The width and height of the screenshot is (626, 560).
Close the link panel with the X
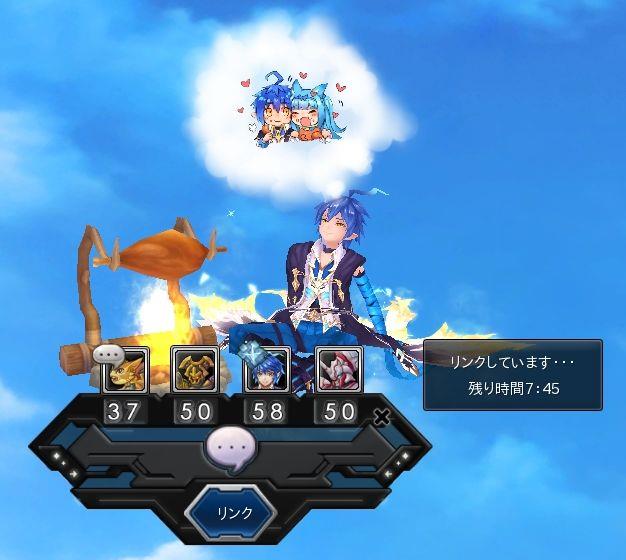(x=381, y=418)
